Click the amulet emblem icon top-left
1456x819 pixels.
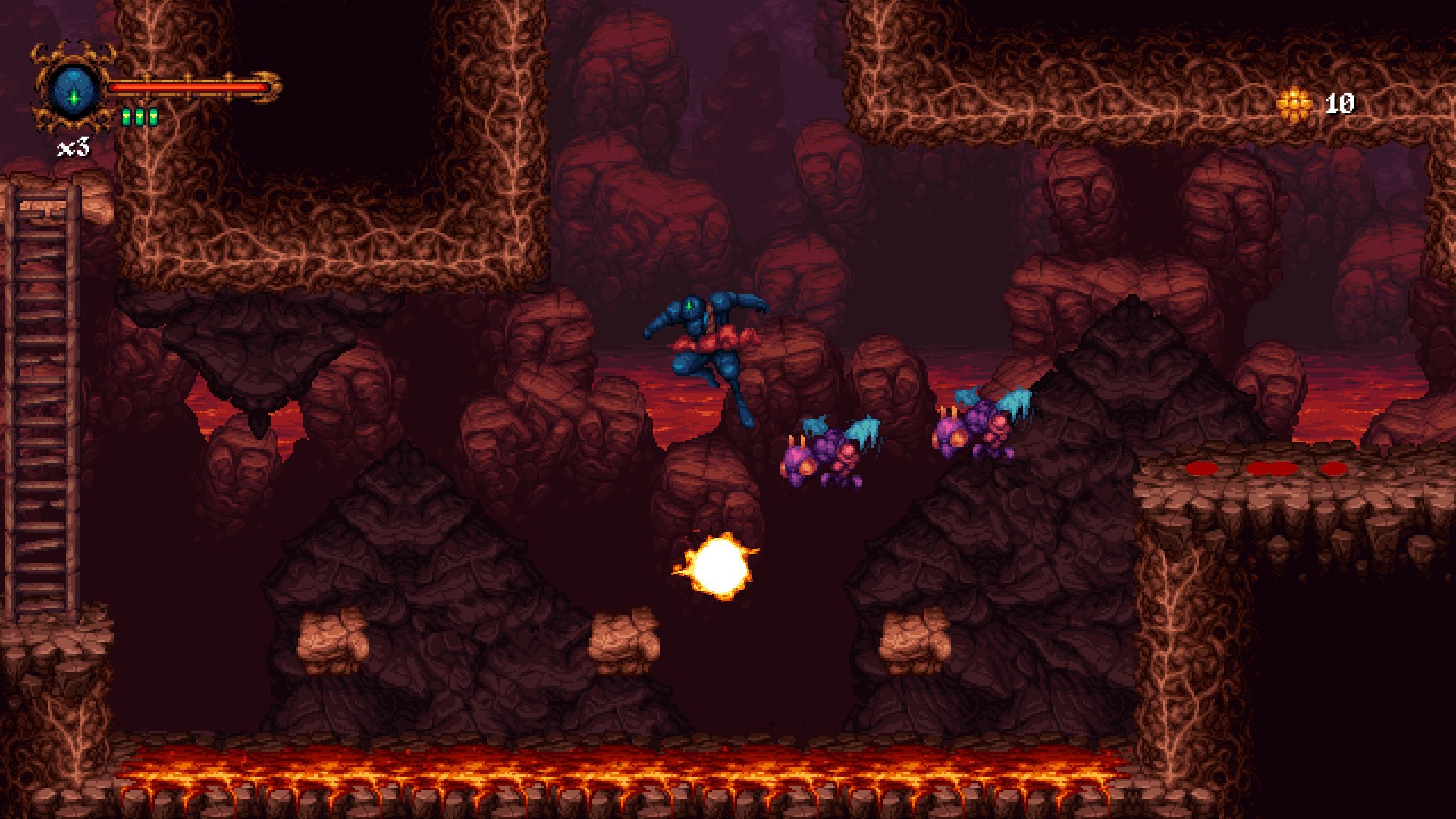74,83
